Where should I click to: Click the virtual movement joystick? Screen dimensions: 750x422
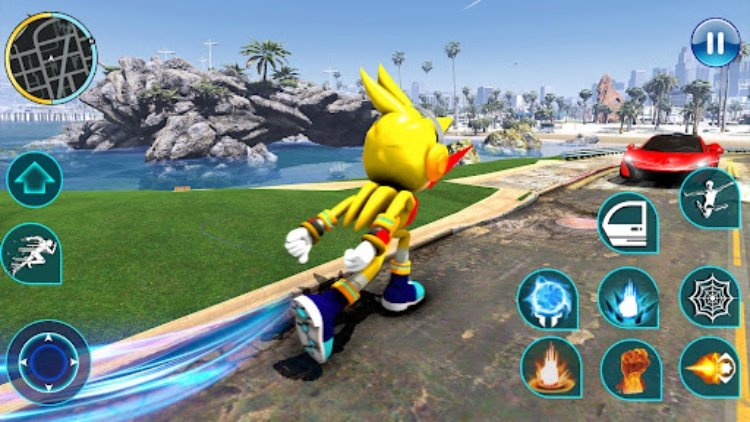(x=48, y=361)
